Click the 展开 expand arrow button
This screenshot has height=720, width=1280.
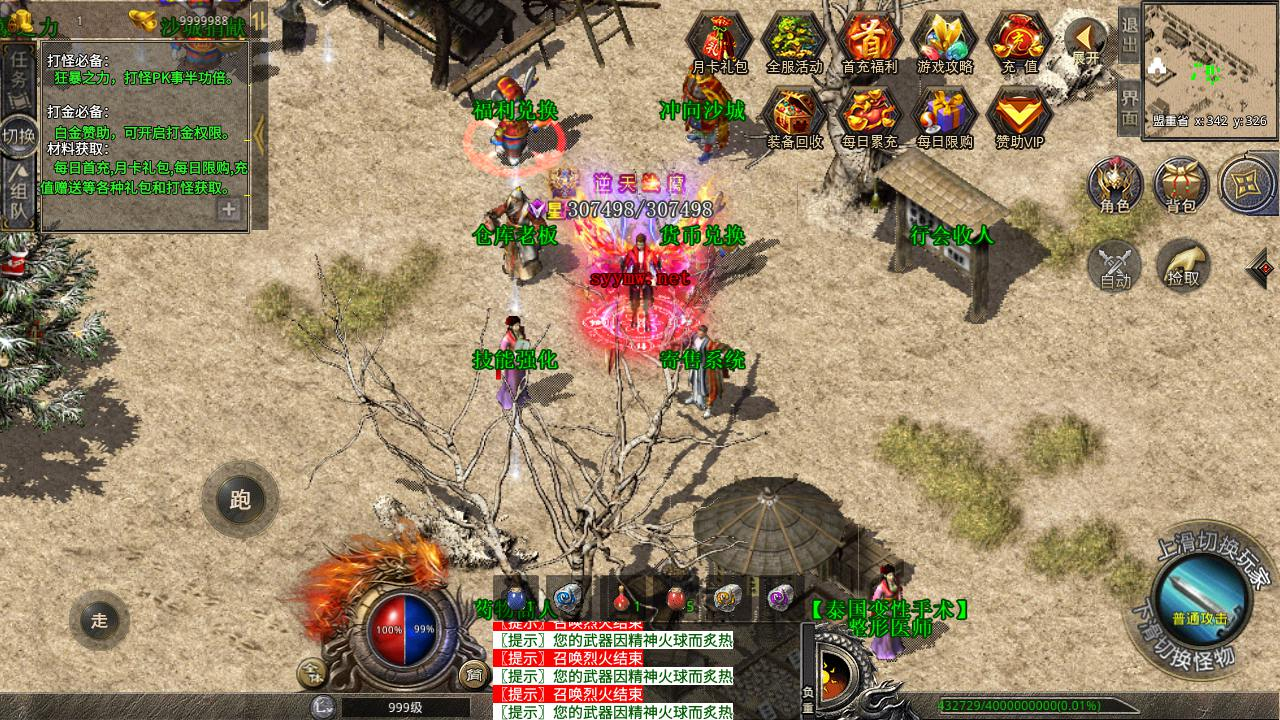(x=1085, y=42)
